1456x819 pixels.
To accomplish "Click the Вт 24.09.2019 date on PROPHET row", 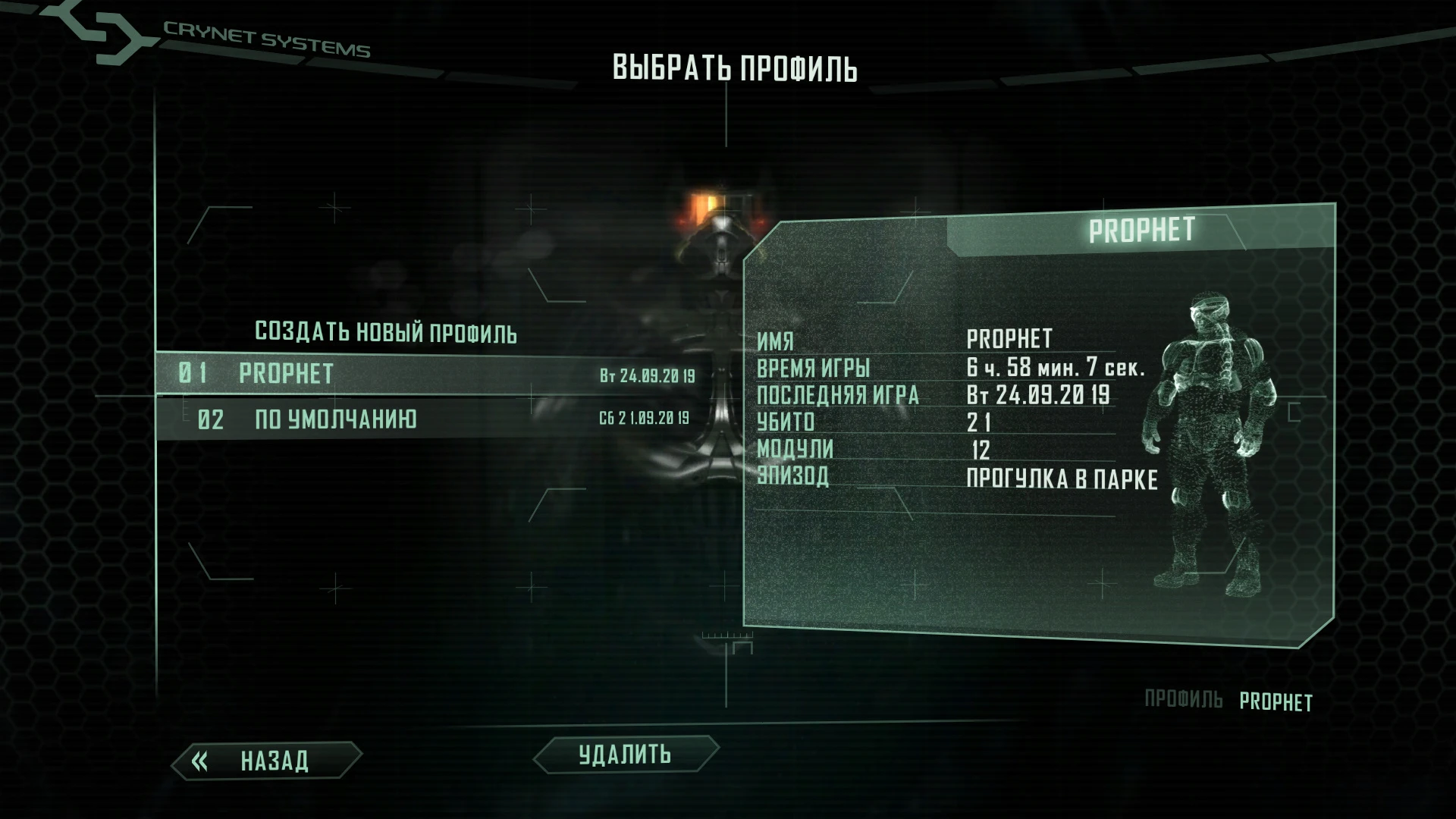I will pos(646,374).
